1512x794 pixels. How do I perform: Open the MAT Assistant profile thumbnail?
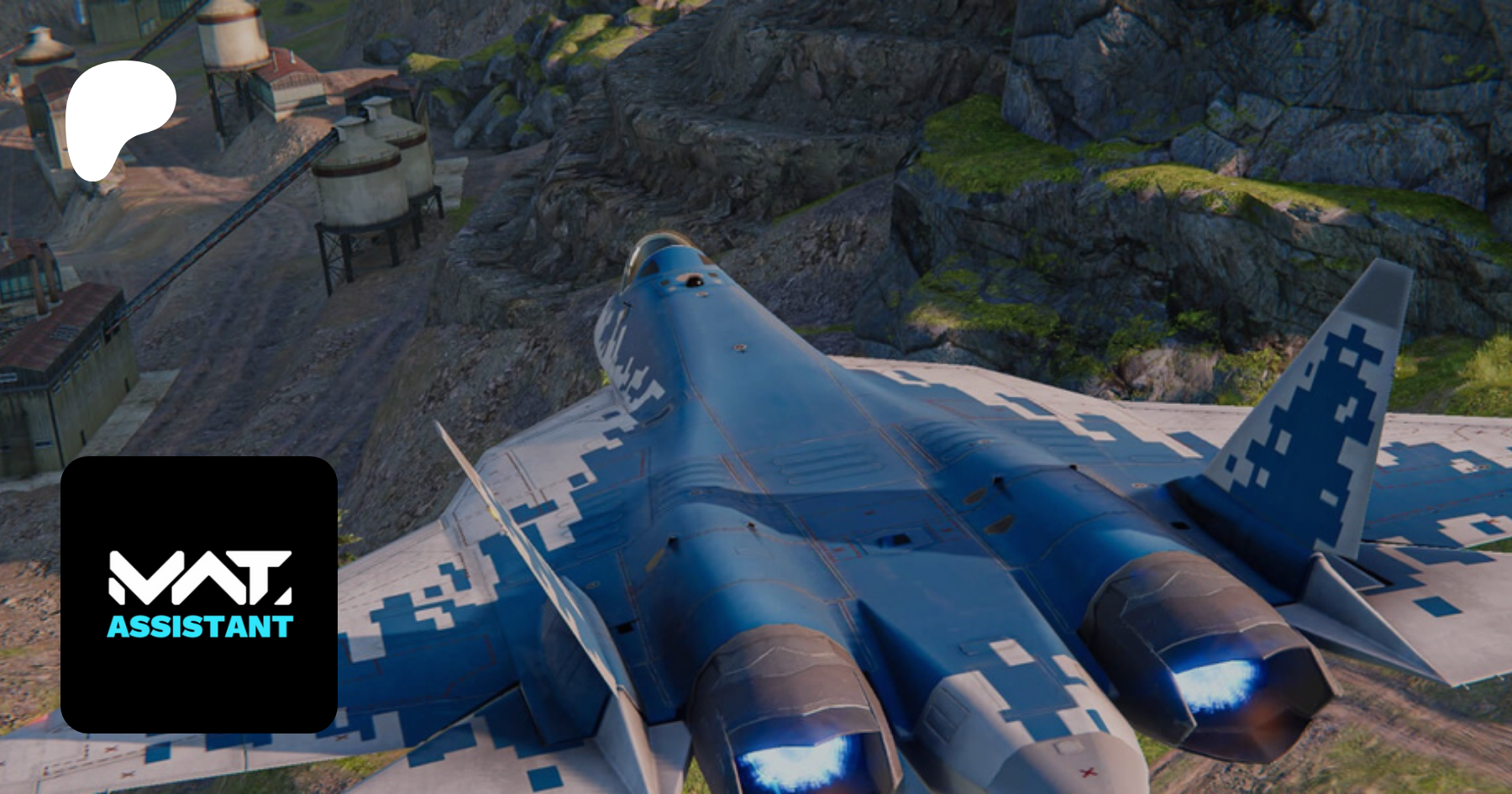[199, 594]
